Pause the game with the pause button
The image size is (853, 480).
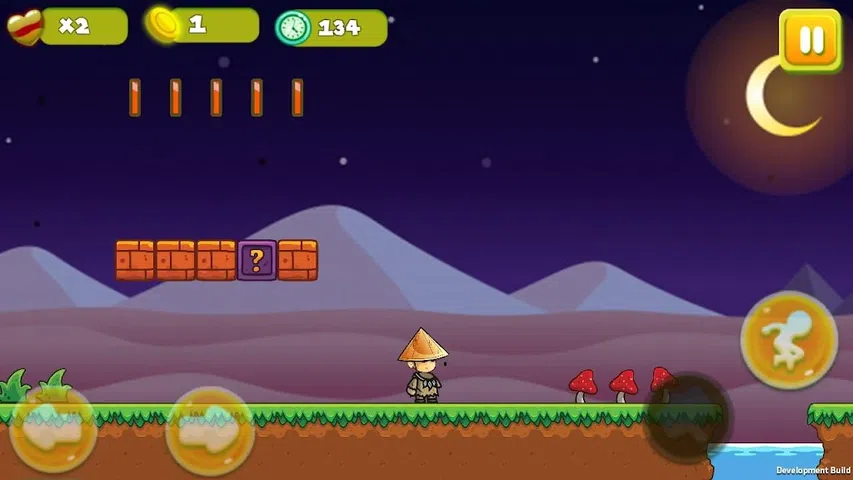click(811, 41)
